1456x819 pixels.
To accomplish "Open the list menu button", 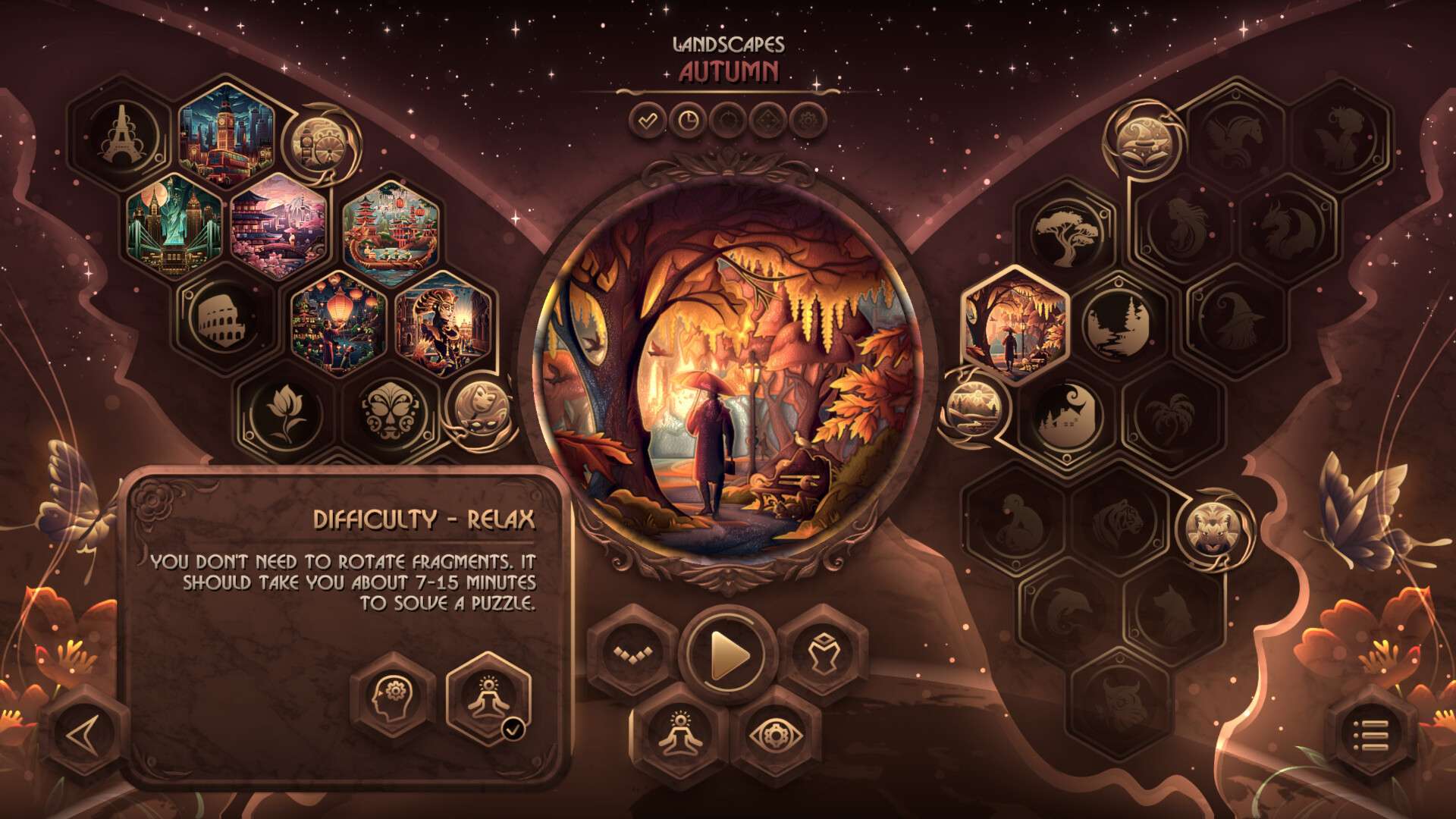I will coord(1371,733).
